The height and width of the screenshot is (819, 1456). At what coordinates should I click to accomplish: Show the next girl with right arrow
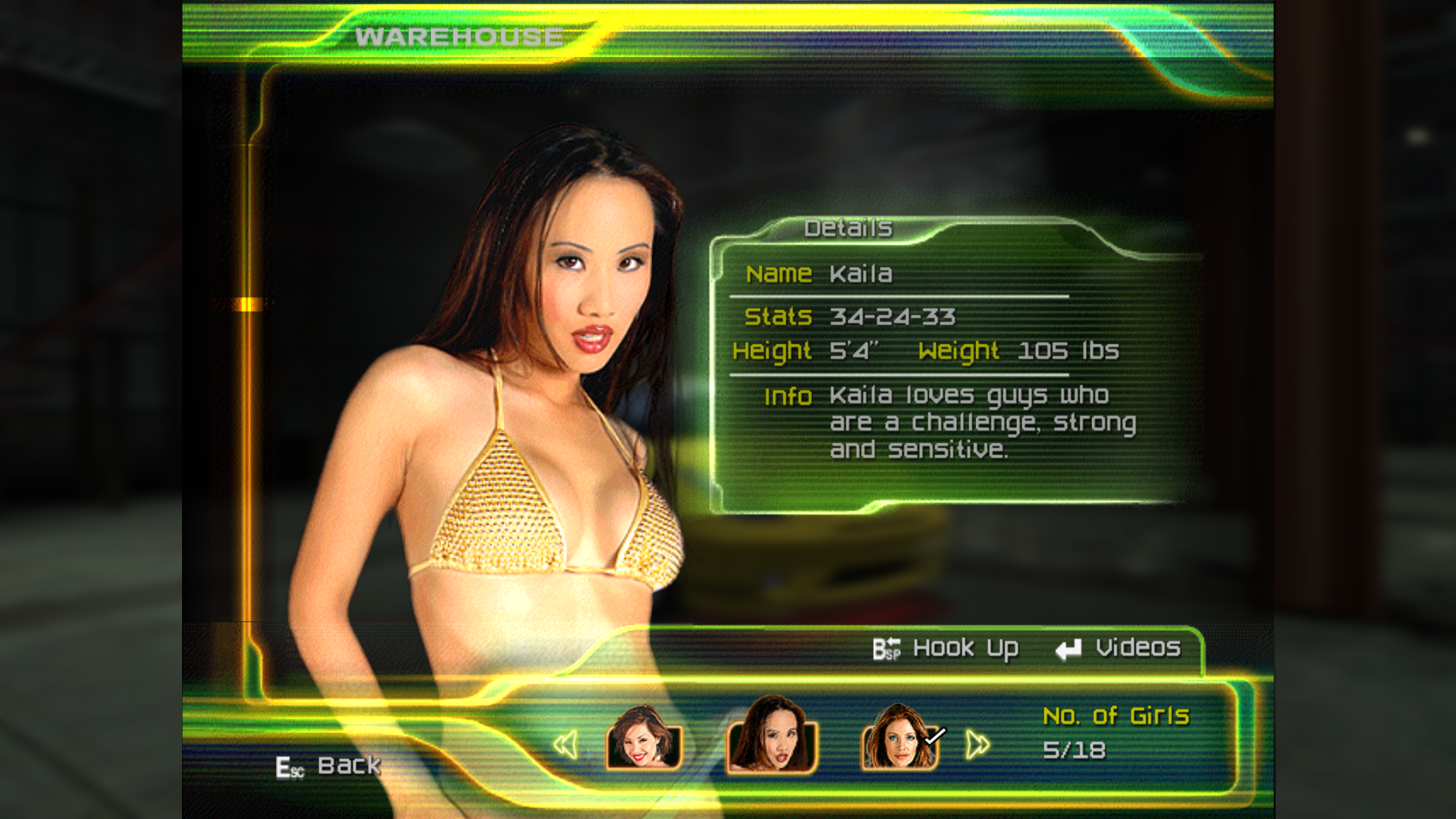[977, 745]
